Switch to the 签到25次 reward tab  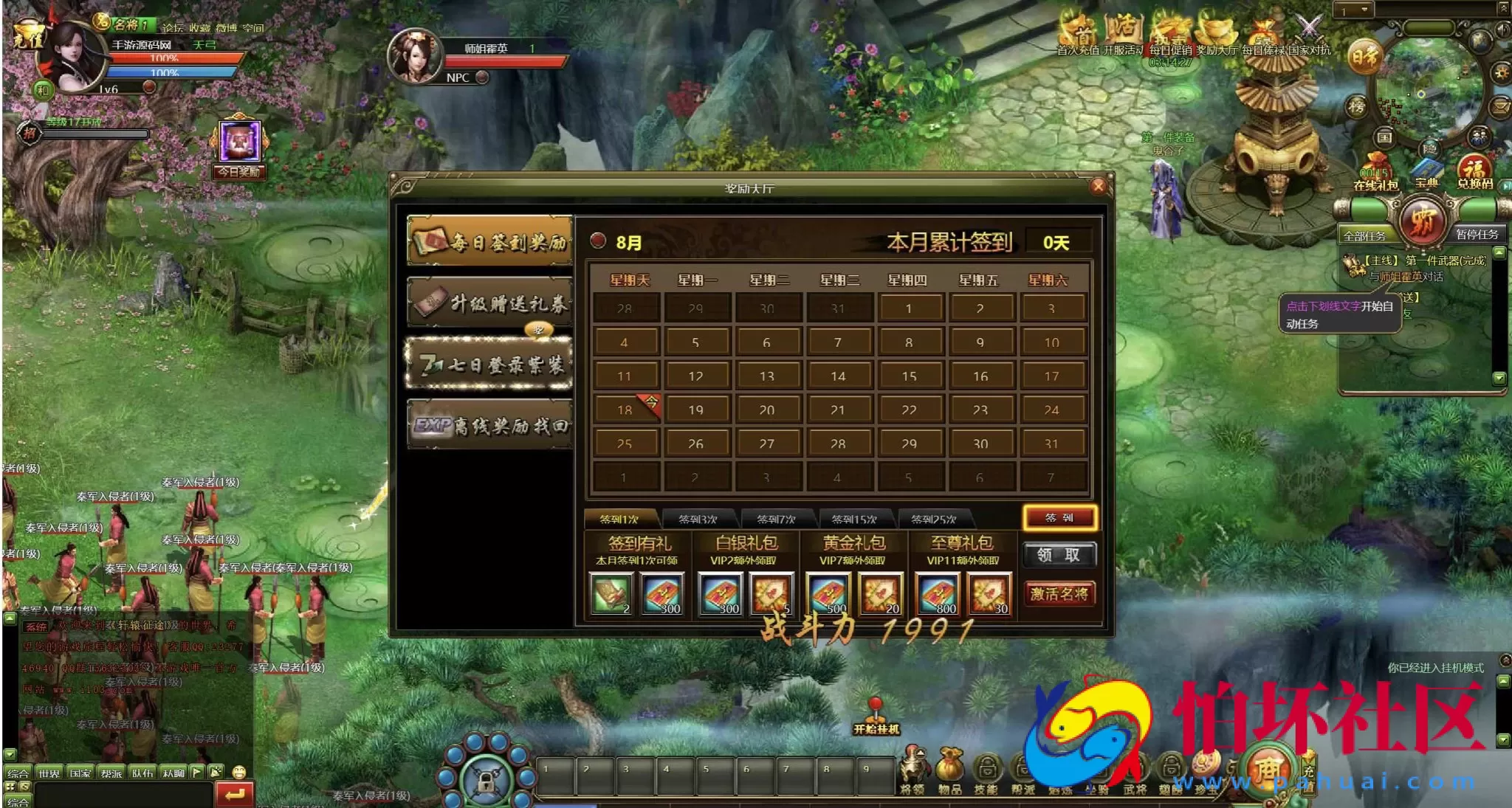933,519
